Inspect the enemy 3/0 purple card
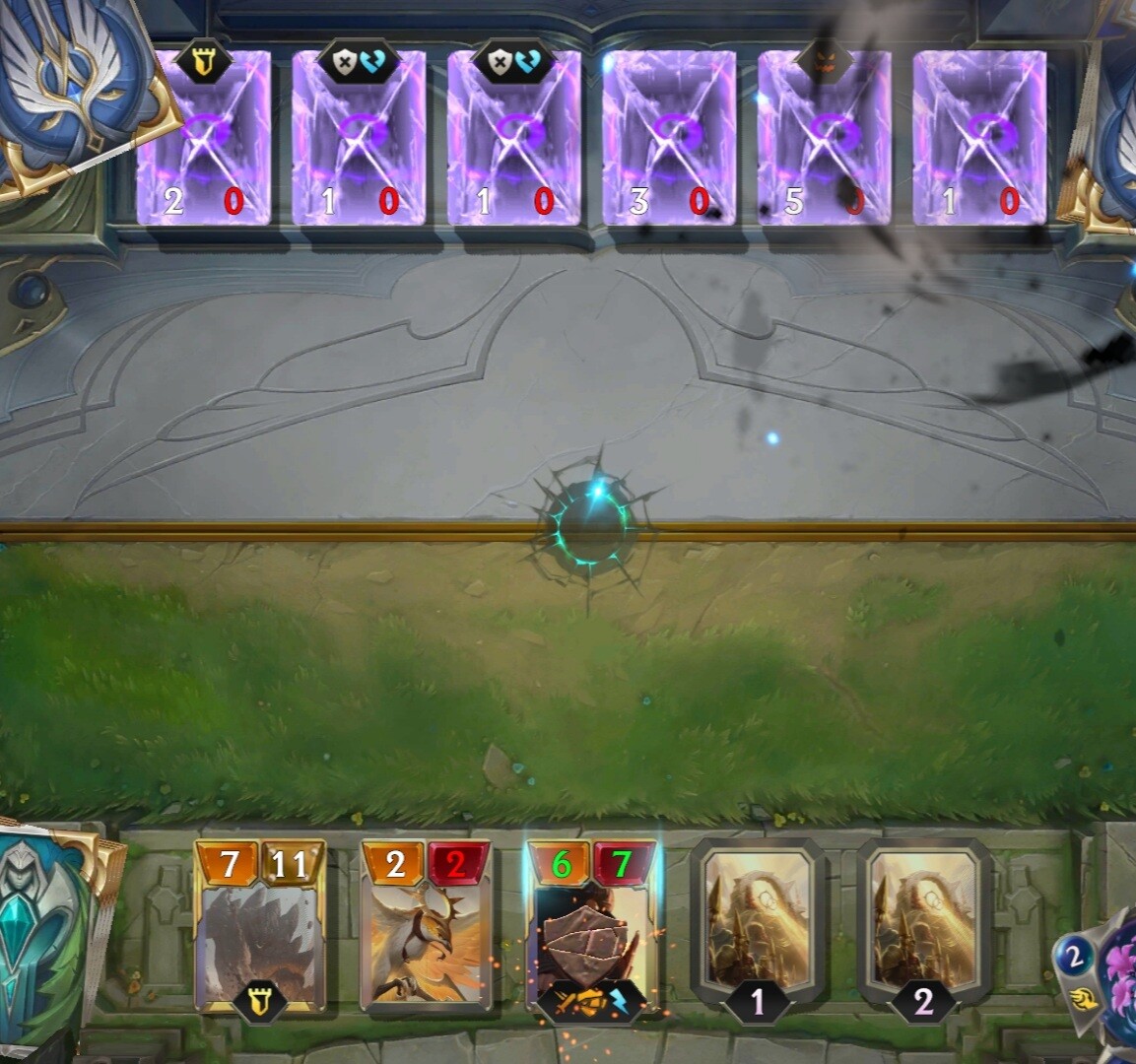 click(x=669, y=138)
